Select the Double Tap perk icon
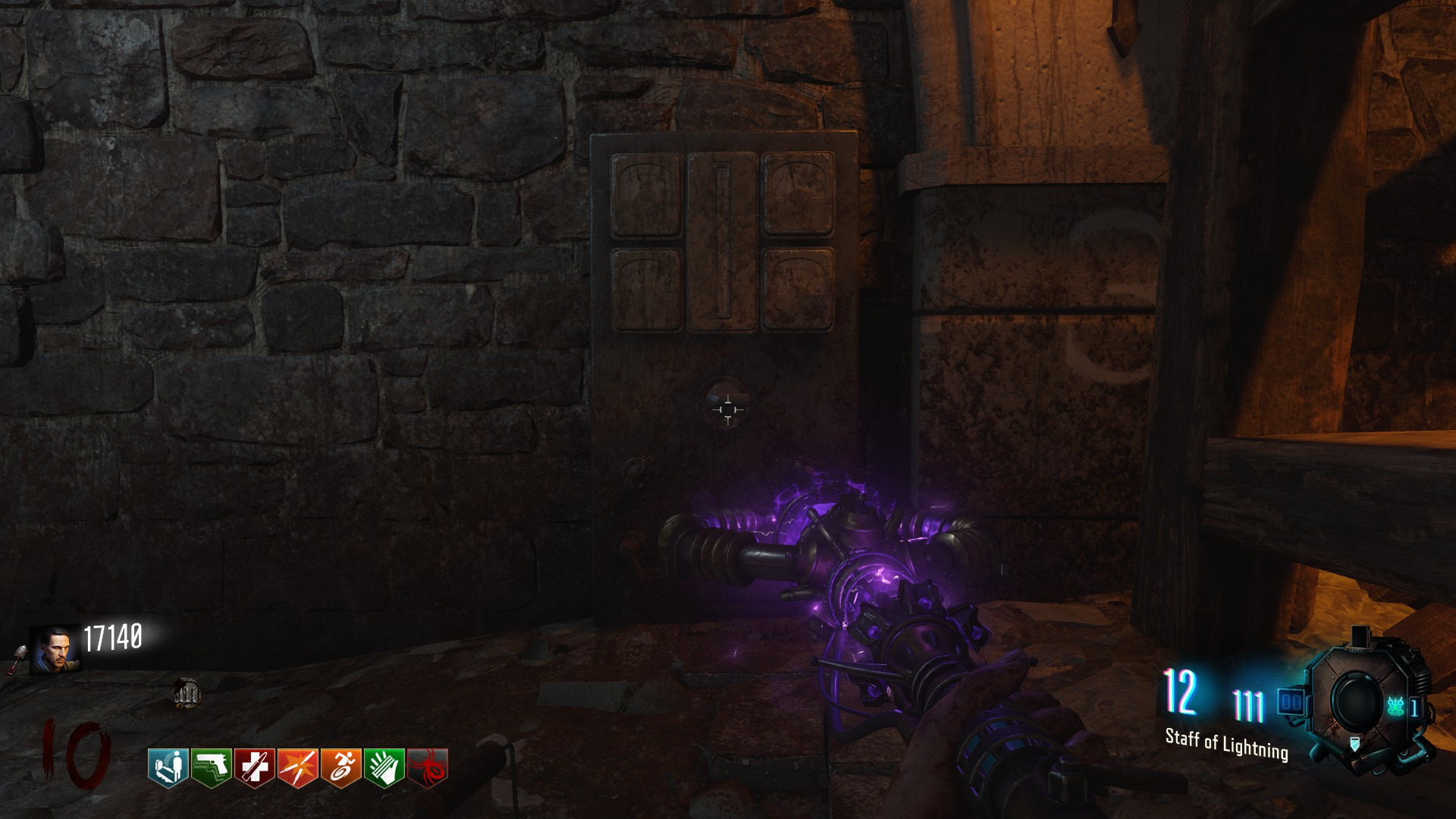Viewport: 1456px width, 819px height. coord(298,767)
